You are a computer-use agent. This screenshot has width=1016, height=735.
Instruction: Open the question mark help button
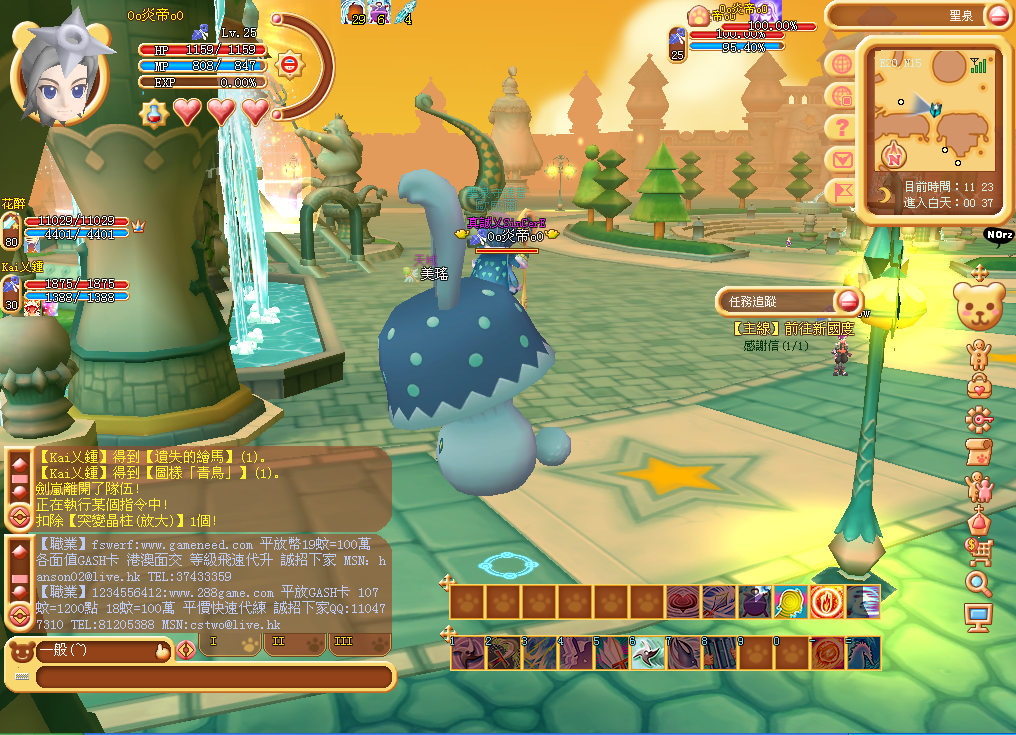(842, 127)
